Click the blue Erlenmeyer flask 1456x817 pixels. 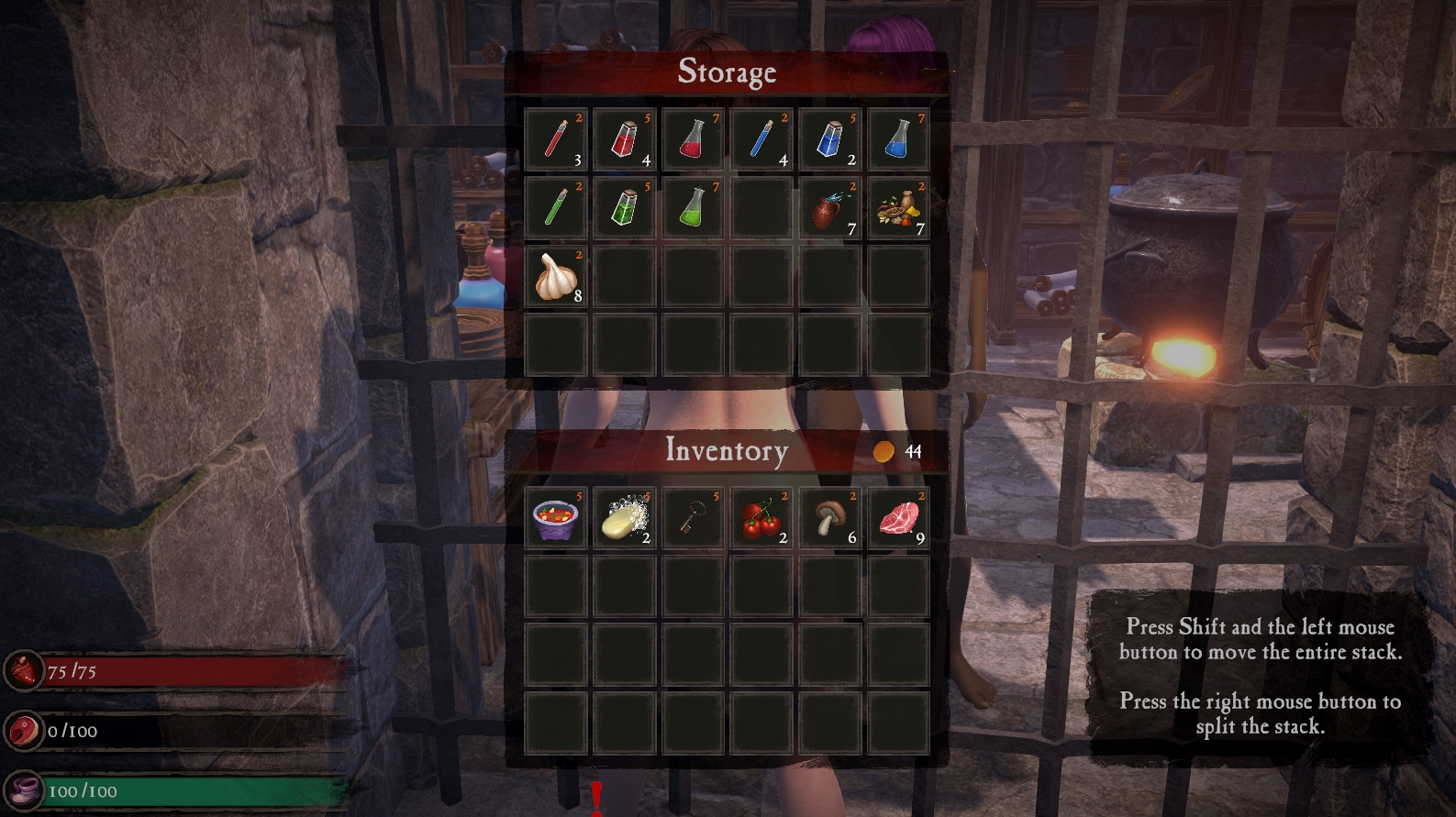(898, 139)
